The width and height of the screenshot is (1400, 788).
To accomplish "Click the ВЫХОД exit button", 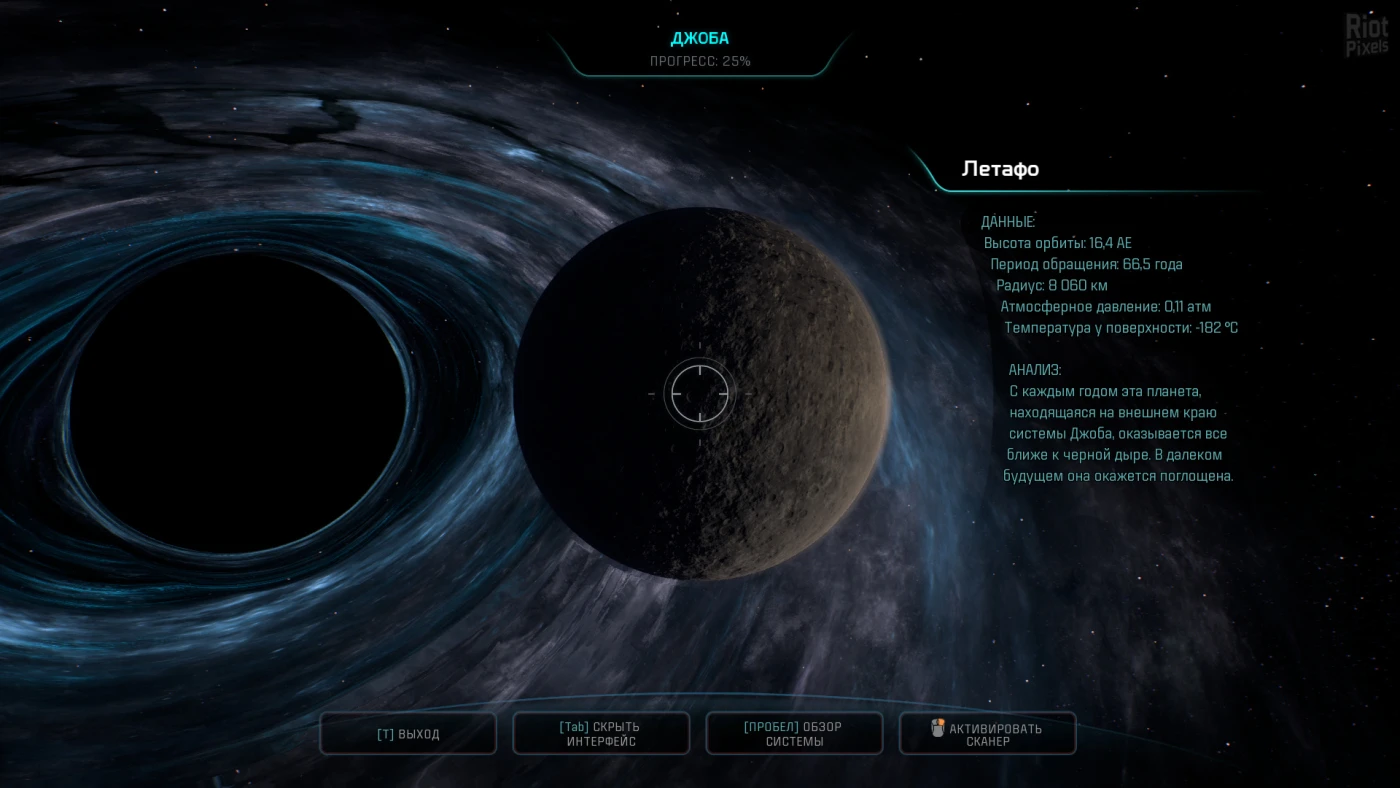I will click(408, 734).
